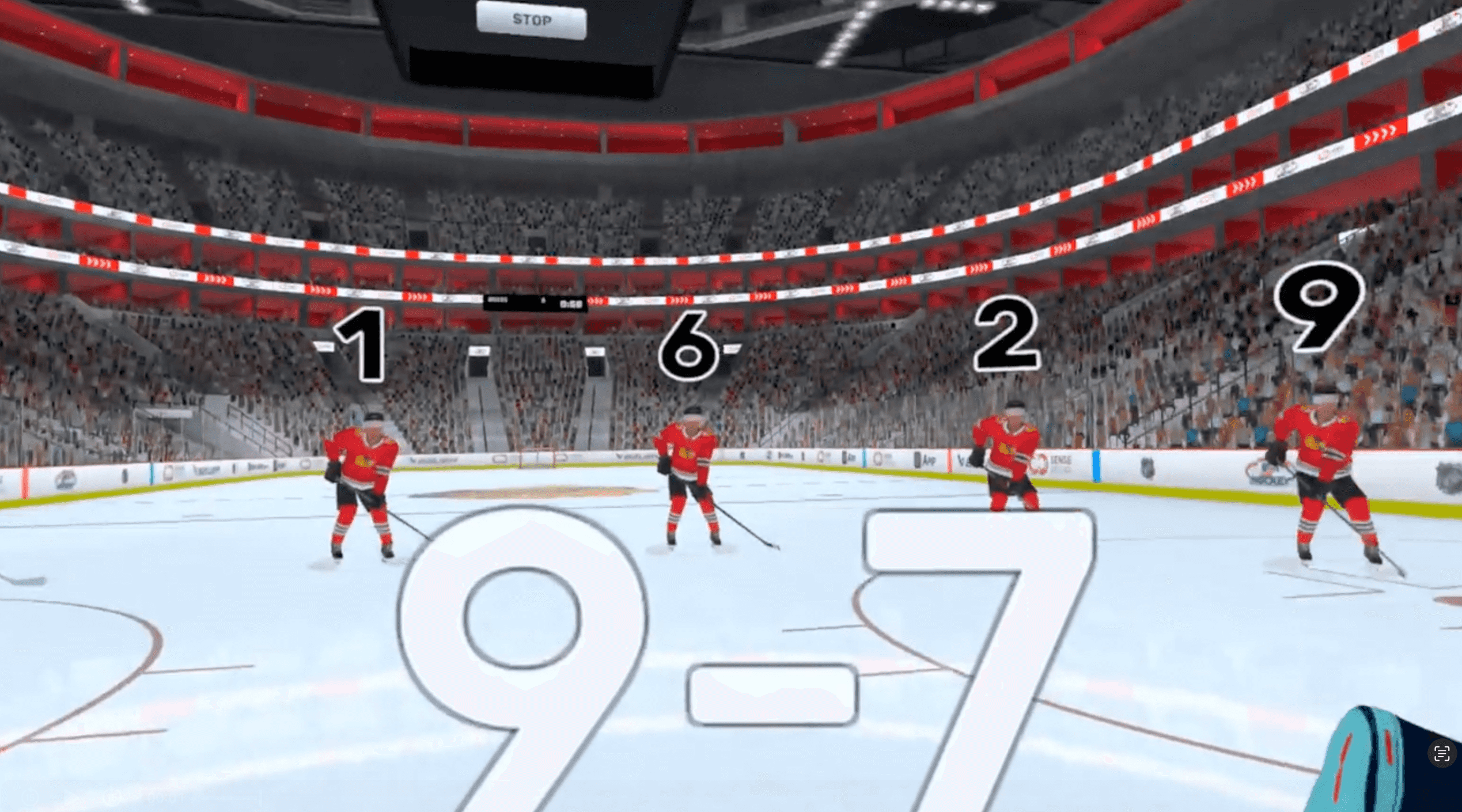Image resolution: width=1462 pixels, height=812 pixels.
Task: Click the rewind 15 seconds icon
Action: (x=31, y=798)
